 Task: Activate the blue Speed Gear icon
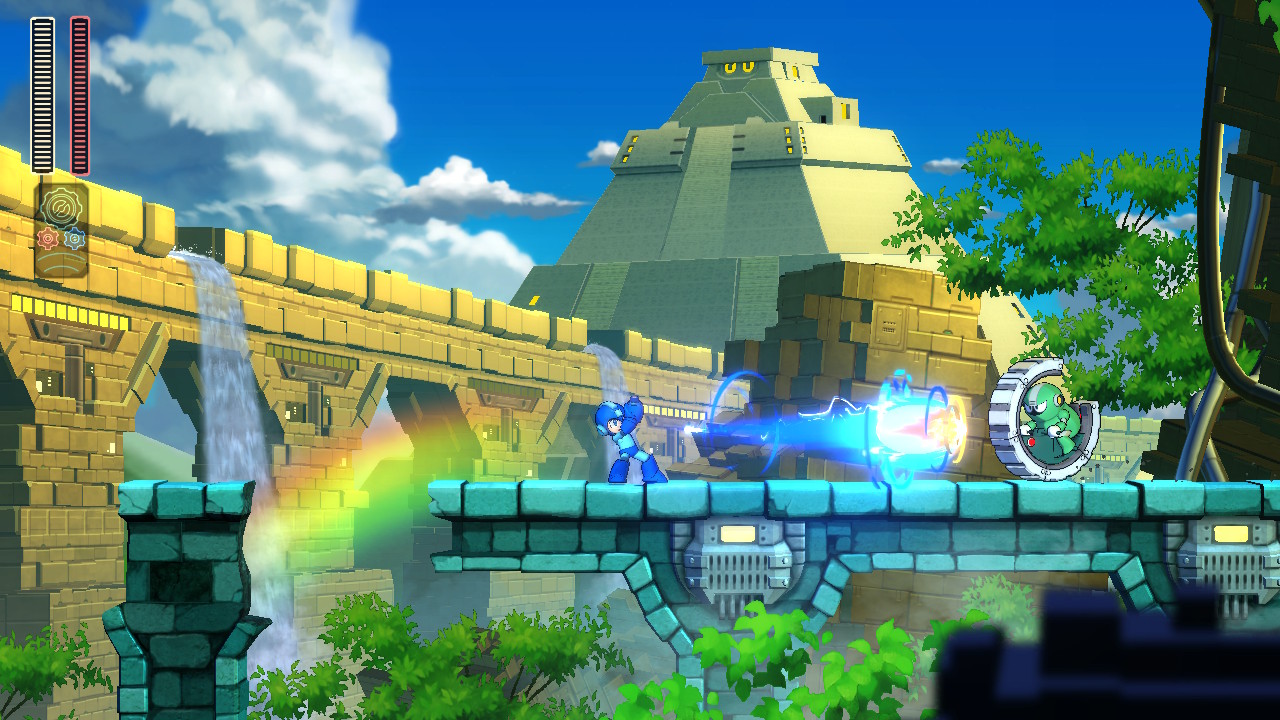click(74, 239)
